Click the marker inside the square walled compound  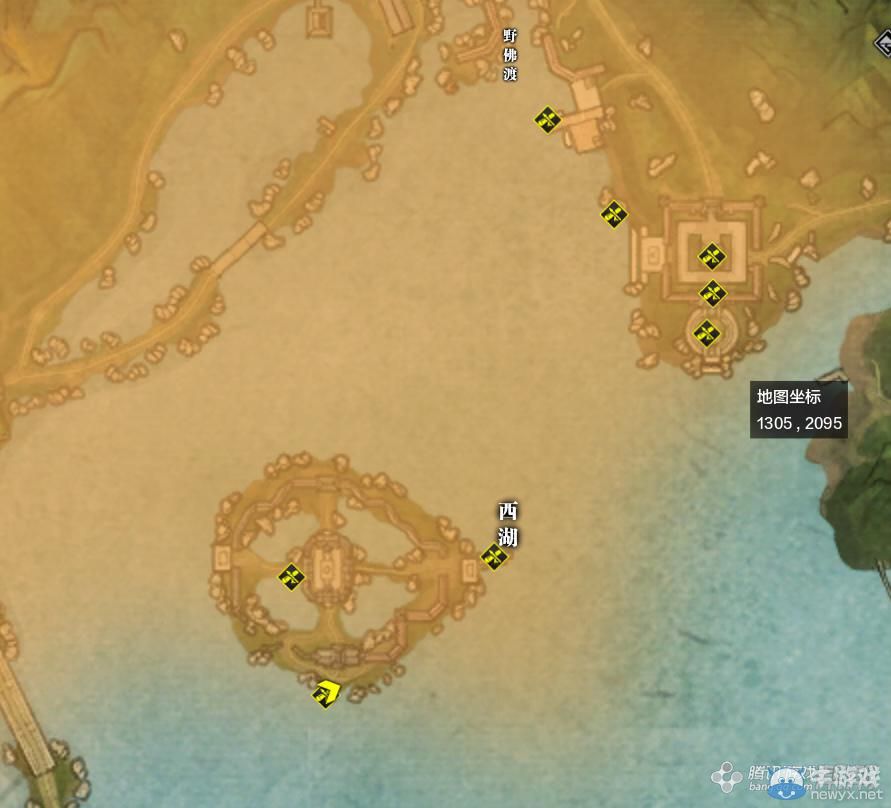click(x=710, y=257)
